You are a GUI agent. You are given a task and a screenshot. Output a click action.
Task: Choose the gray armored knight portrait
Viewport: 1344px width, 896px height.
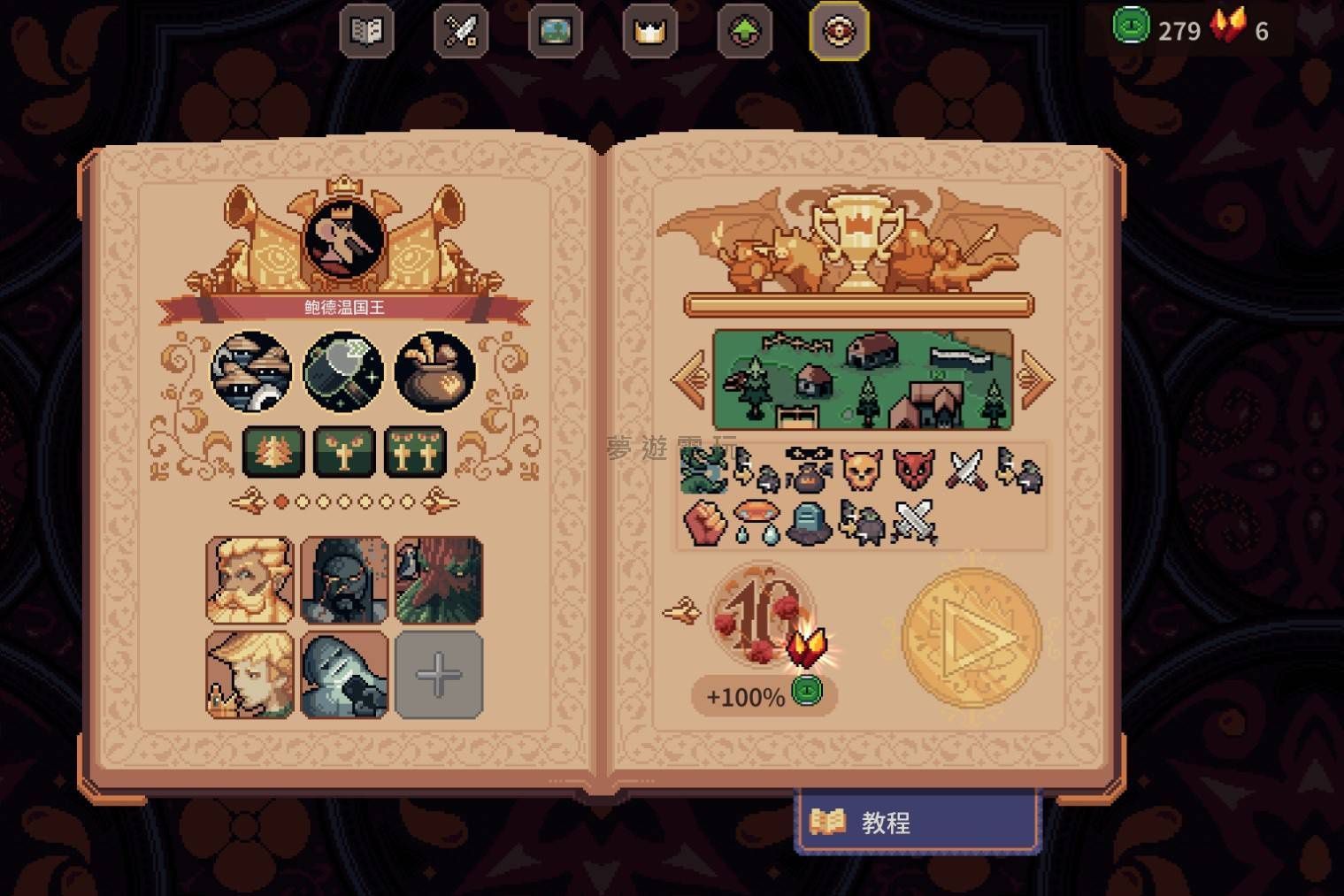pyautogui.click(x=344, y=675)
